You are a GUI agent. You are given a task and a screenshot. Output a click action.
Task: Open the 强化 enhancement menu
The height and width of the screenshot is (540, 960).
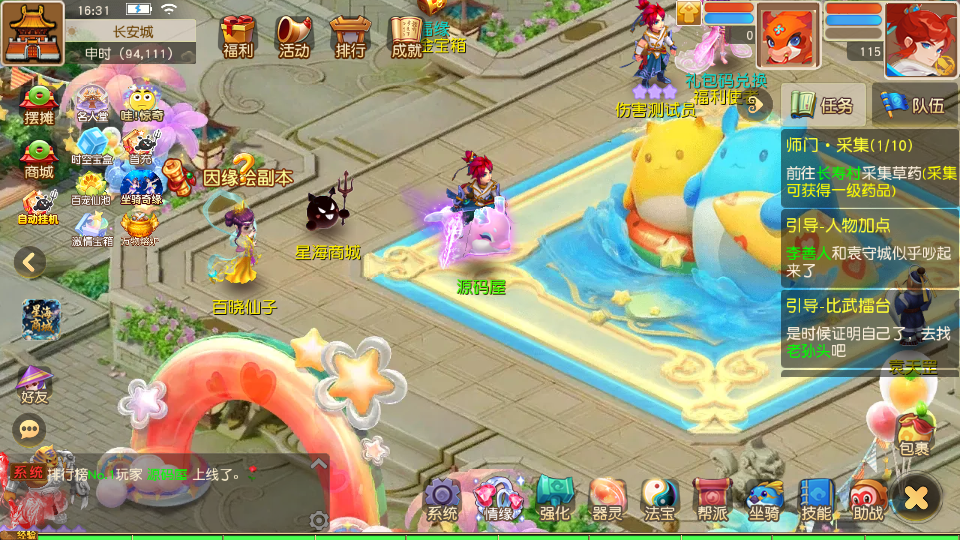[554, 498]
